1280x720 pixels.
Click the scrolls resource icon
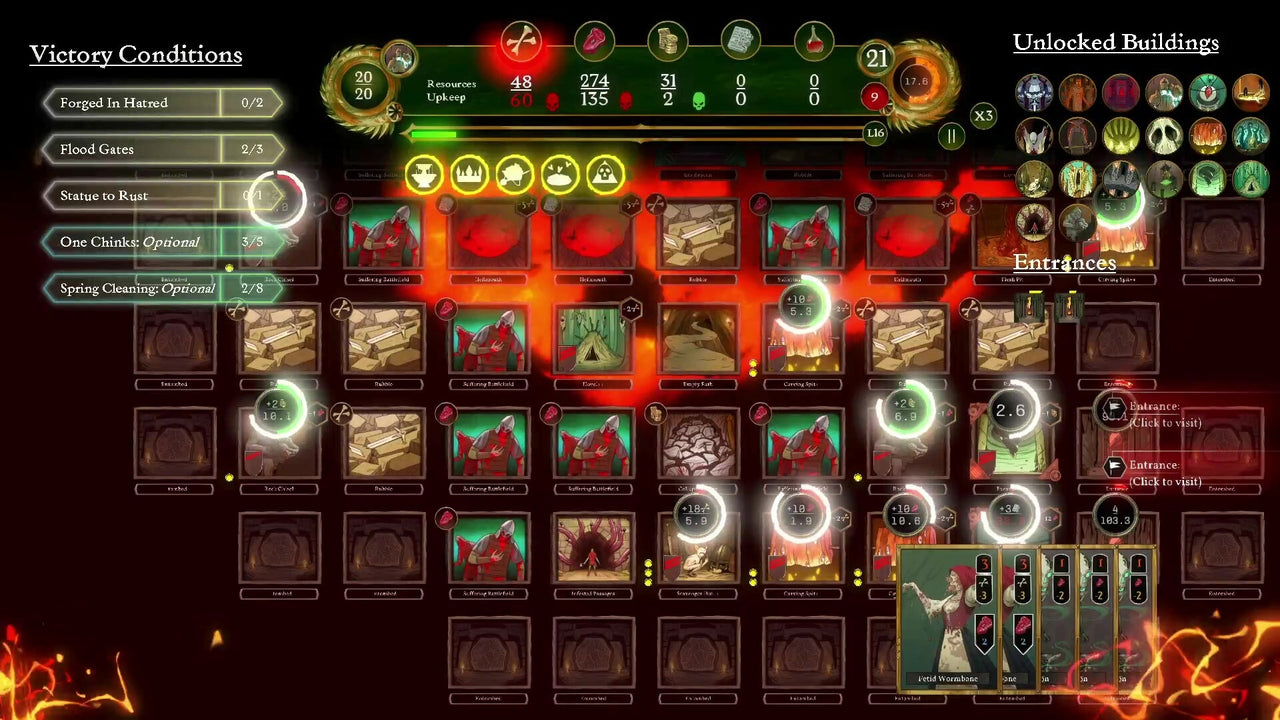click(740, 40)
